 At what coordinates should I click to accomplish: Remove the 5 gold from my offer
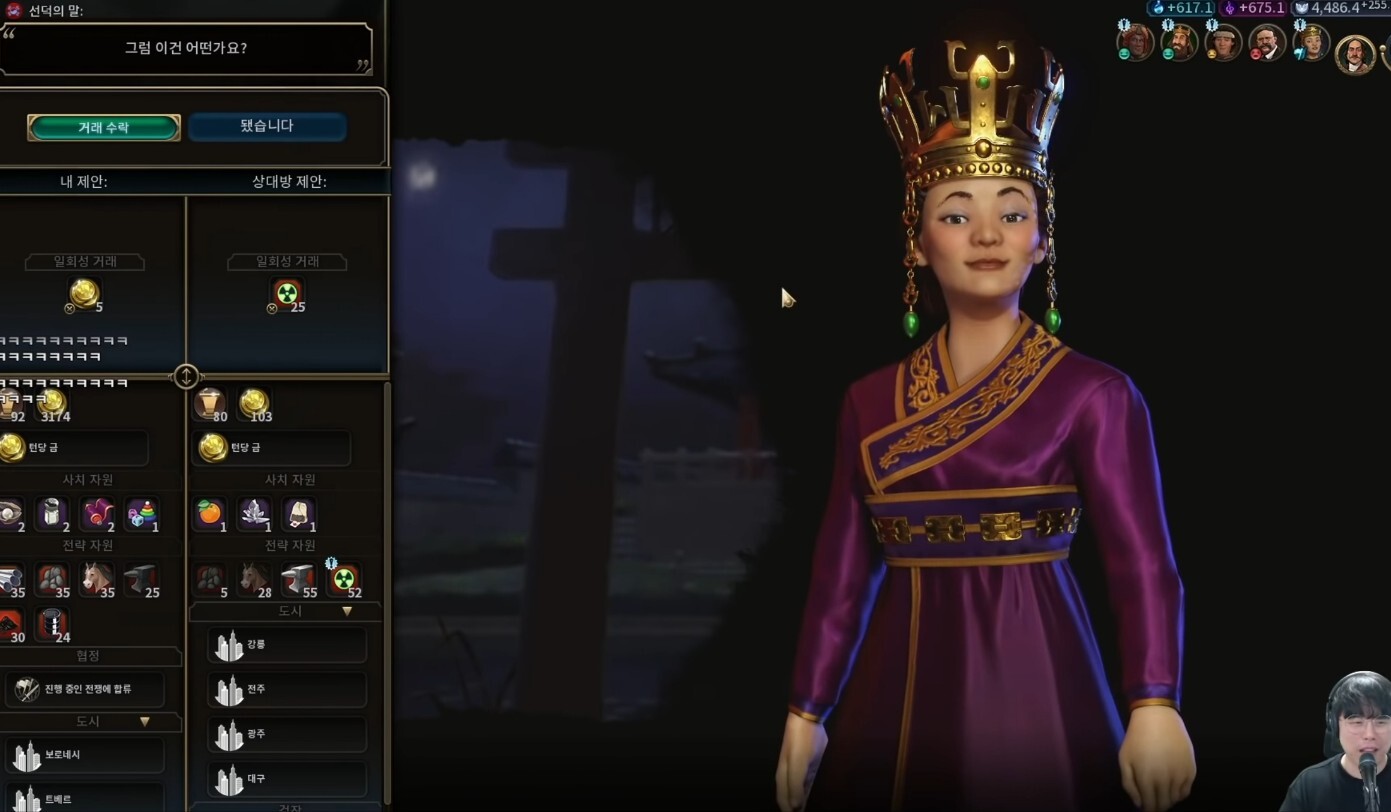pyautogui.click(x=85, y=293)
